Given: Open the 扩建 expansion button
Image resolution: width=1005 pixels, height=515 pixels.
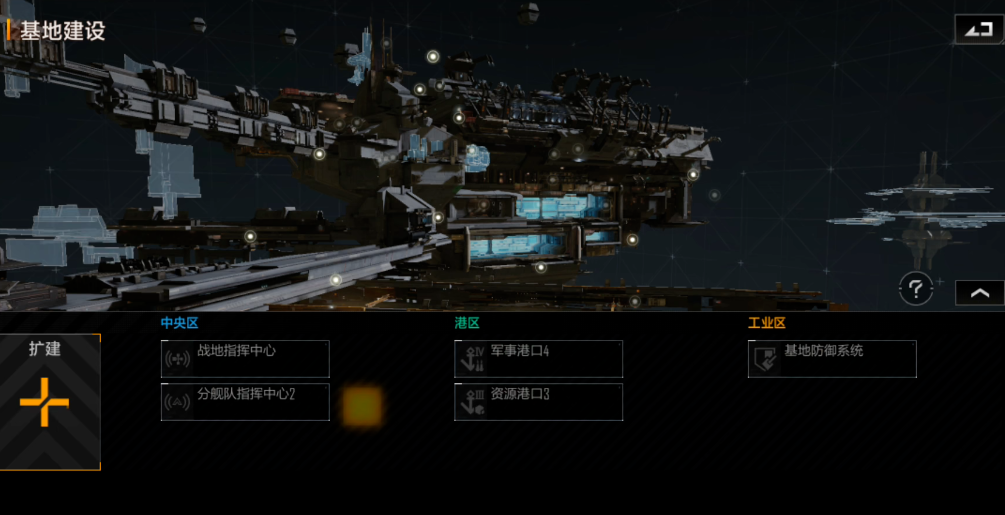Looking at the screenshot, I should pyautogui.click(x=50, y=402).
